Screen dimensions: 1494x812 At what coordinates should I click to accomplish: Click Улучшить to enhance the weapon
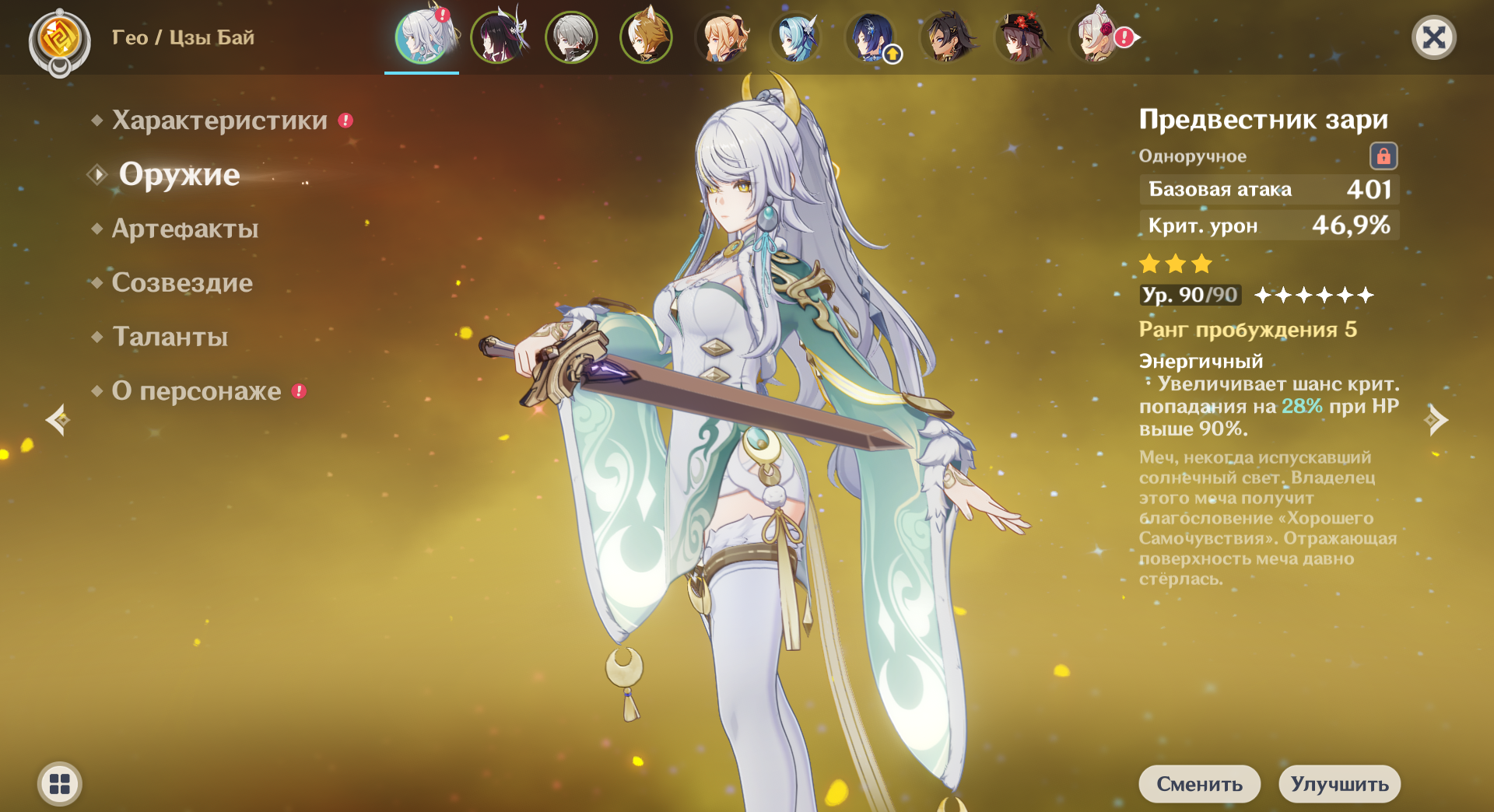(1339, 783)
